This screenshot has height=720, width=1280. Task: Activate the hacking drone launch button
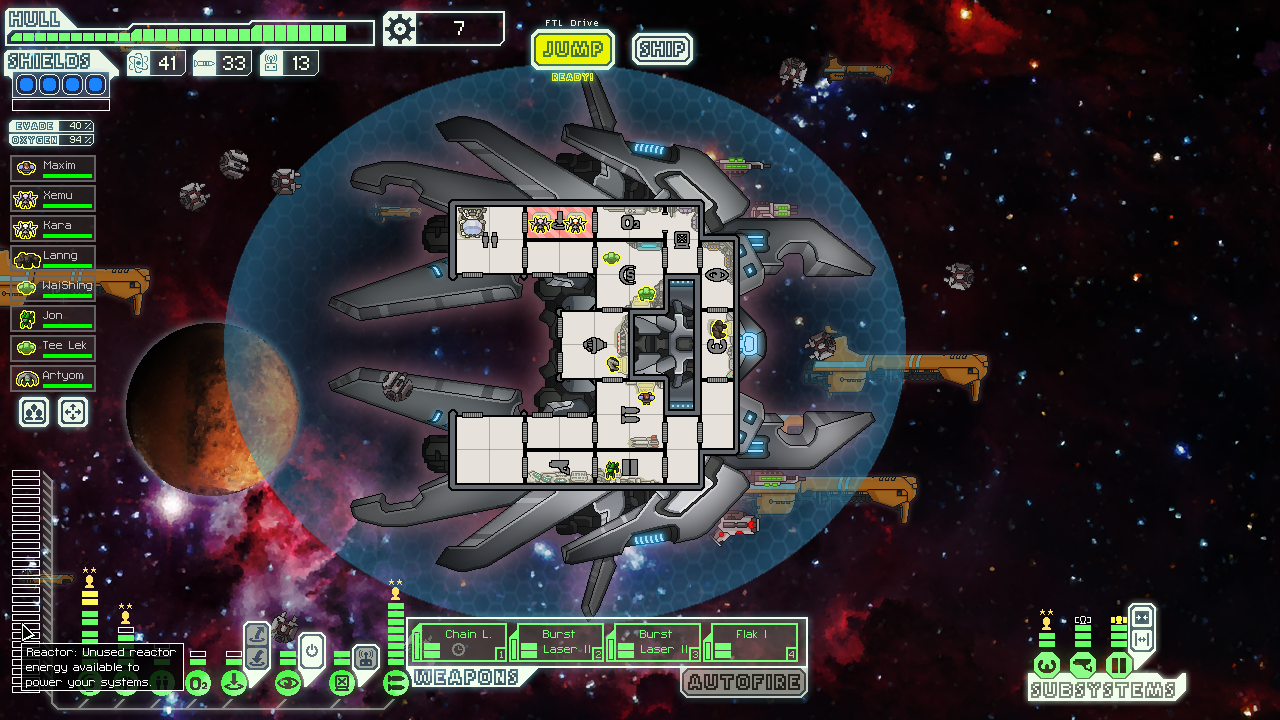point(366,658)
